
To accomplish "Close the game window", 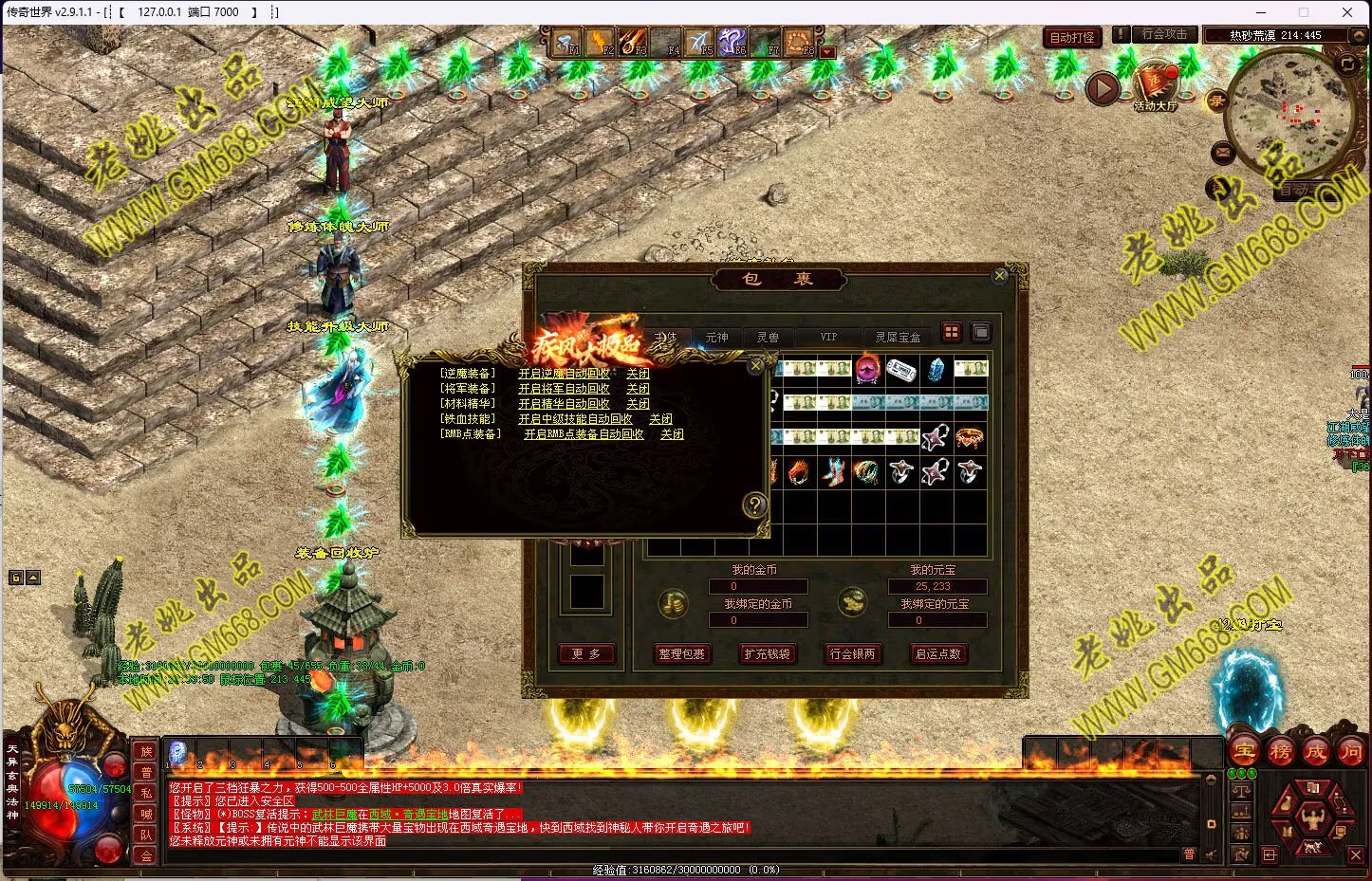I will click(x=1347, y=12).
